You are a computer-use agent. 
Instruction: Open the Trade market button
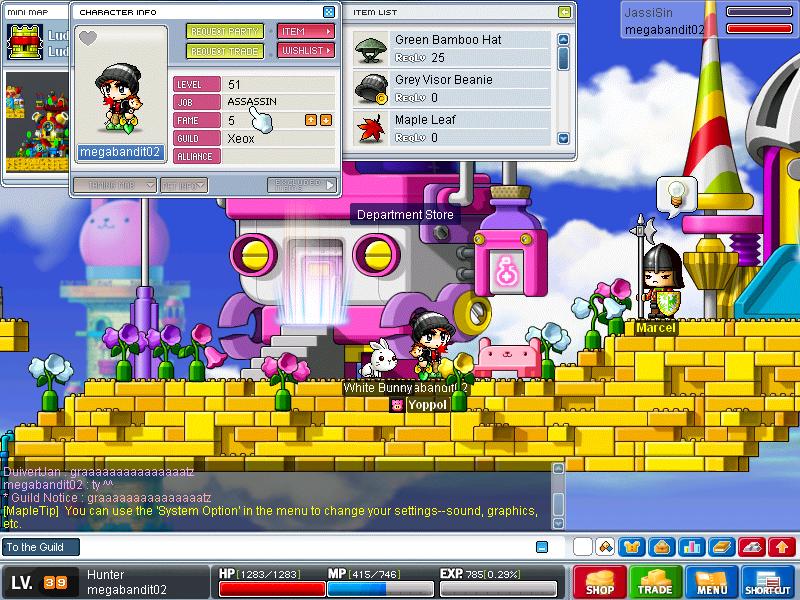656,582
